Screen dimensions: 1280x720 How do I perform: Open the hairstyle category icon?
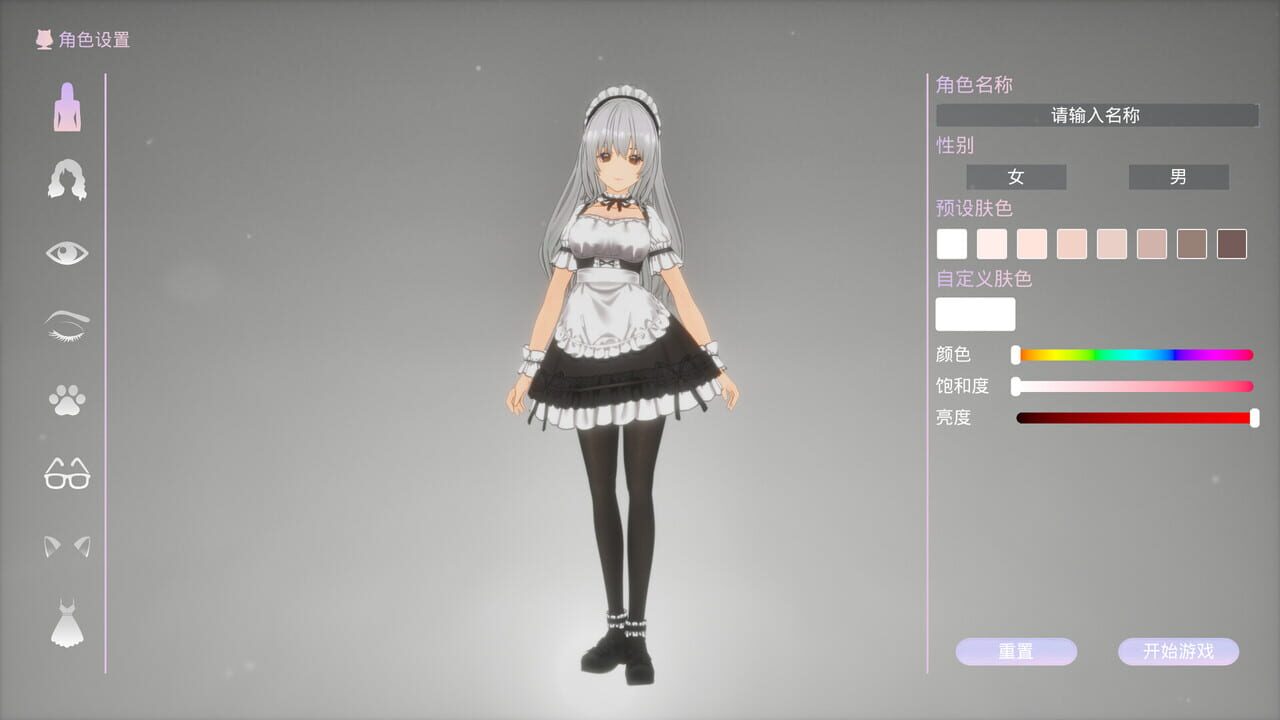66,178
